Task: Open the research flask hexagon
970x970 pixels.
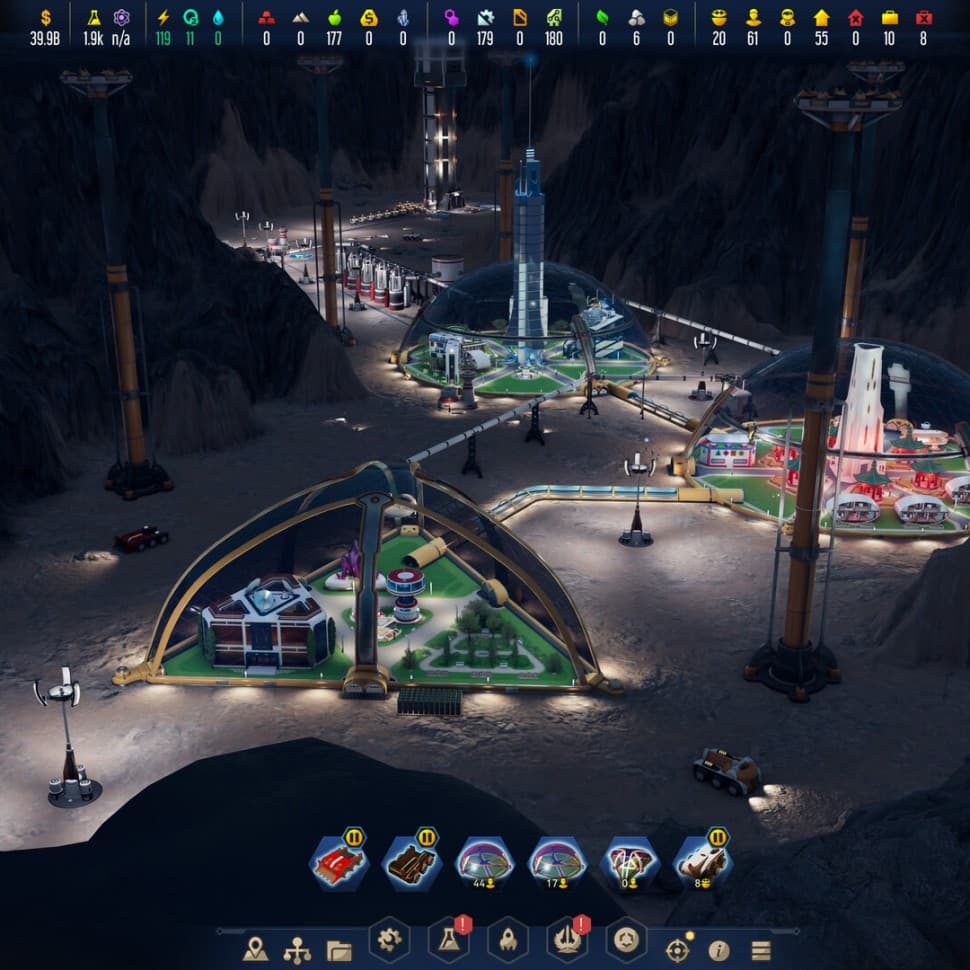Action: (448, 939)
